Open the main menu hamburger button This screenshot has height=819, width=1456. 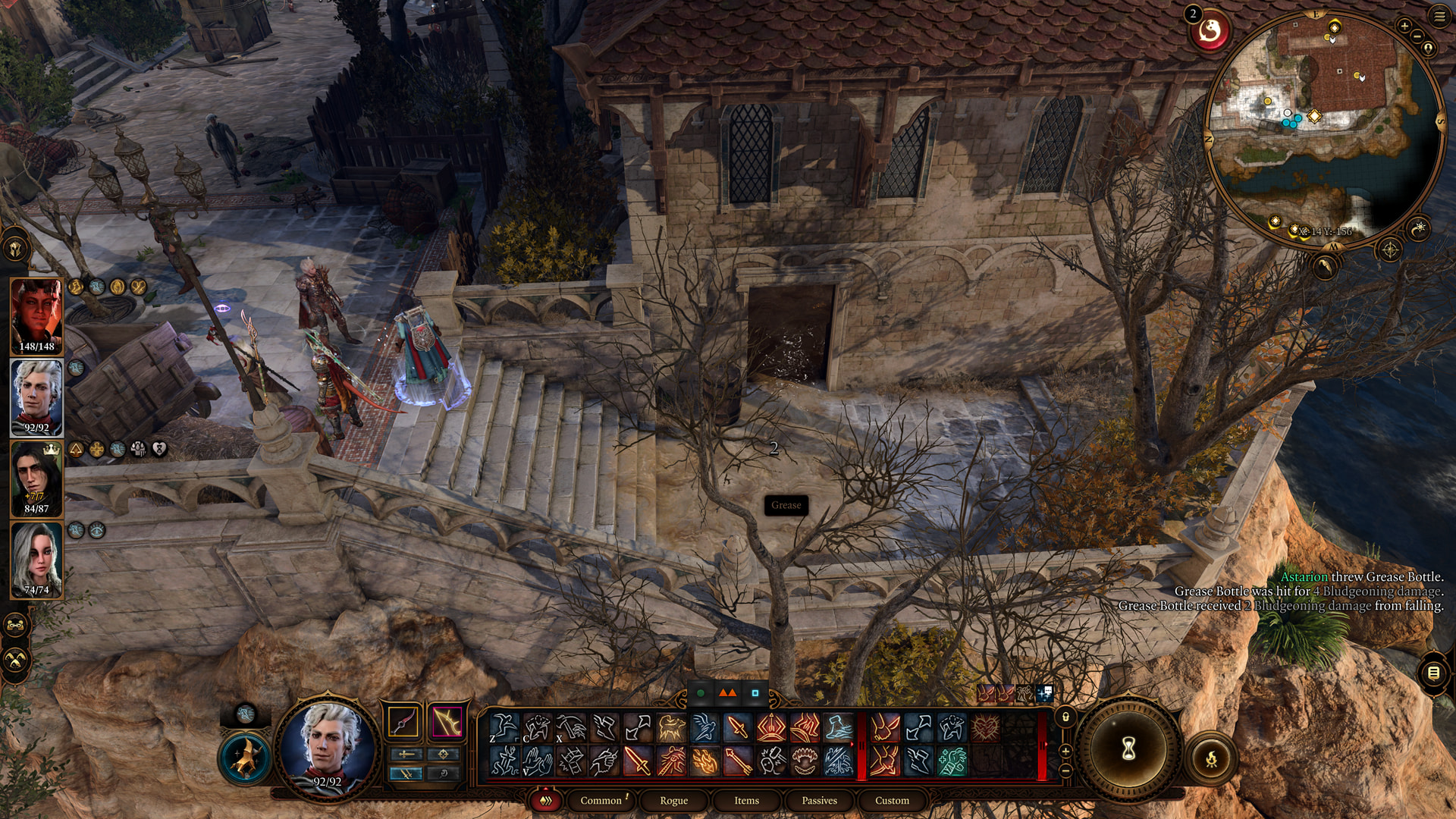1439,15
